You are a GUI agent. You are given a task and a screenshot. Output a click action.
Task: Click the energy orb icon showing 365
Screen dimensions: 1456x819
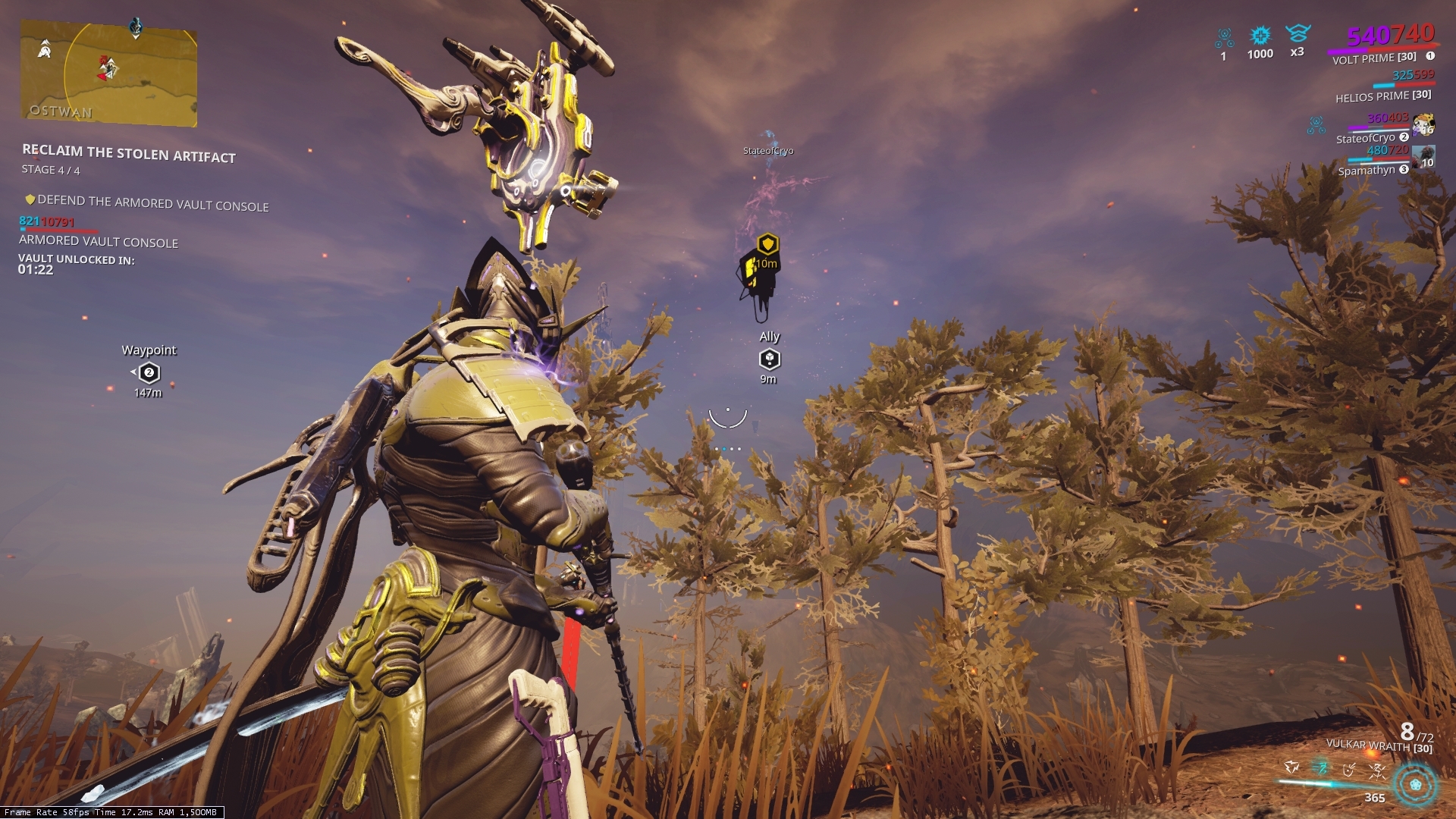pyautogui.click(x=1415, y=783)
